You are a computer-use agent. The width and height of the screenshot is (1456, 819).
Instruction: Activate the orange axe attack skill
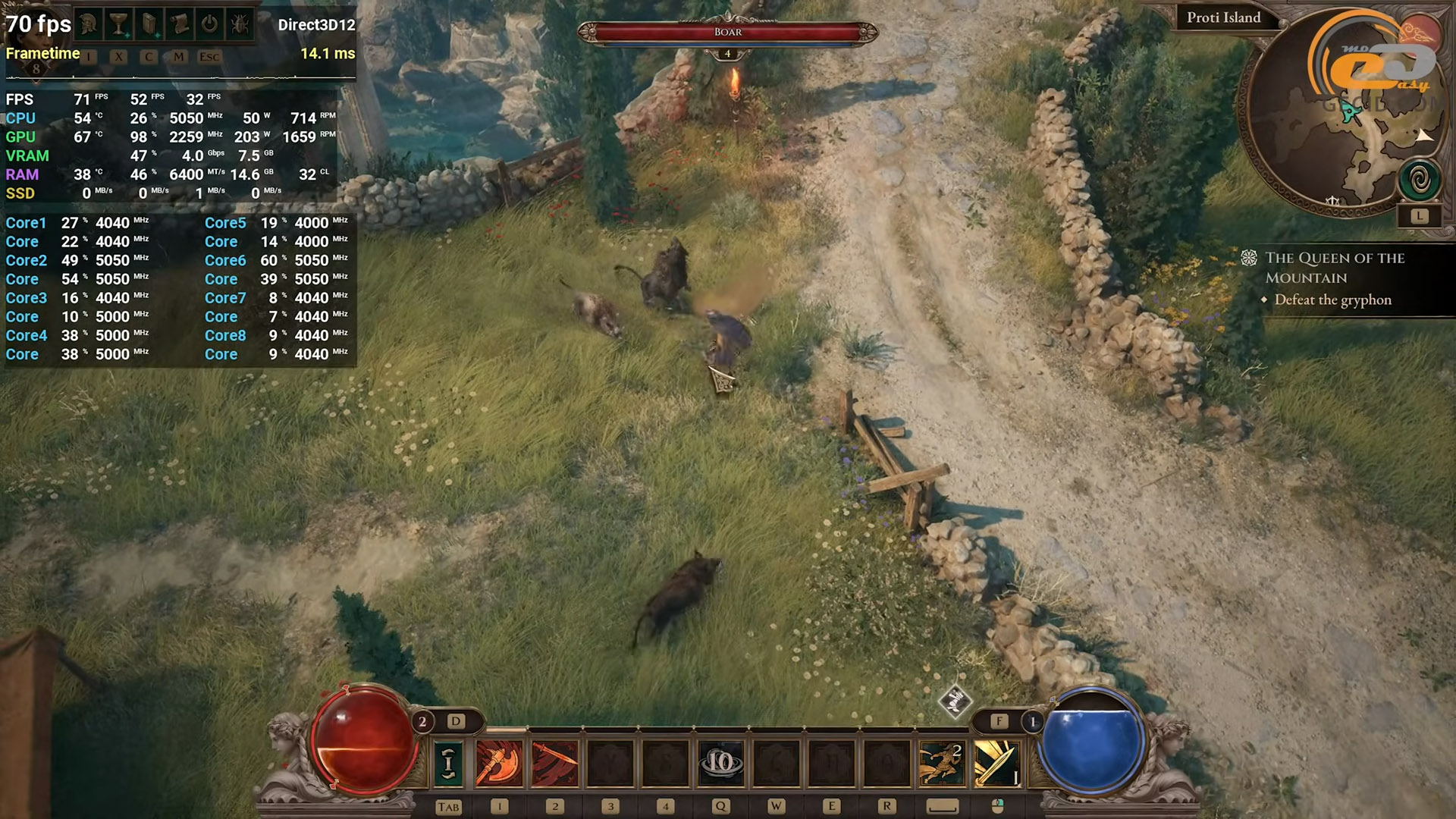[499, 763]
